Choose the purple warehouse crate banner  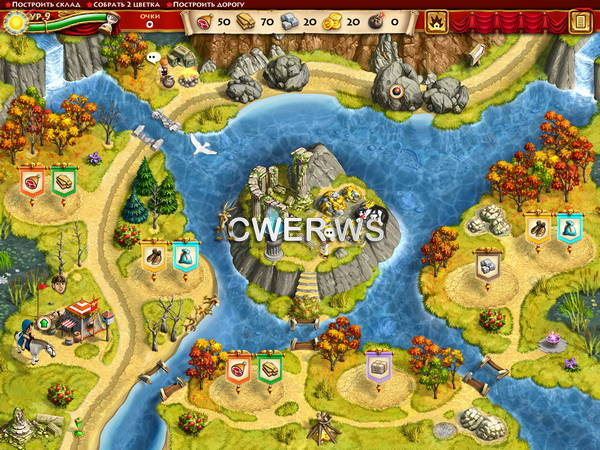[378, 367]
